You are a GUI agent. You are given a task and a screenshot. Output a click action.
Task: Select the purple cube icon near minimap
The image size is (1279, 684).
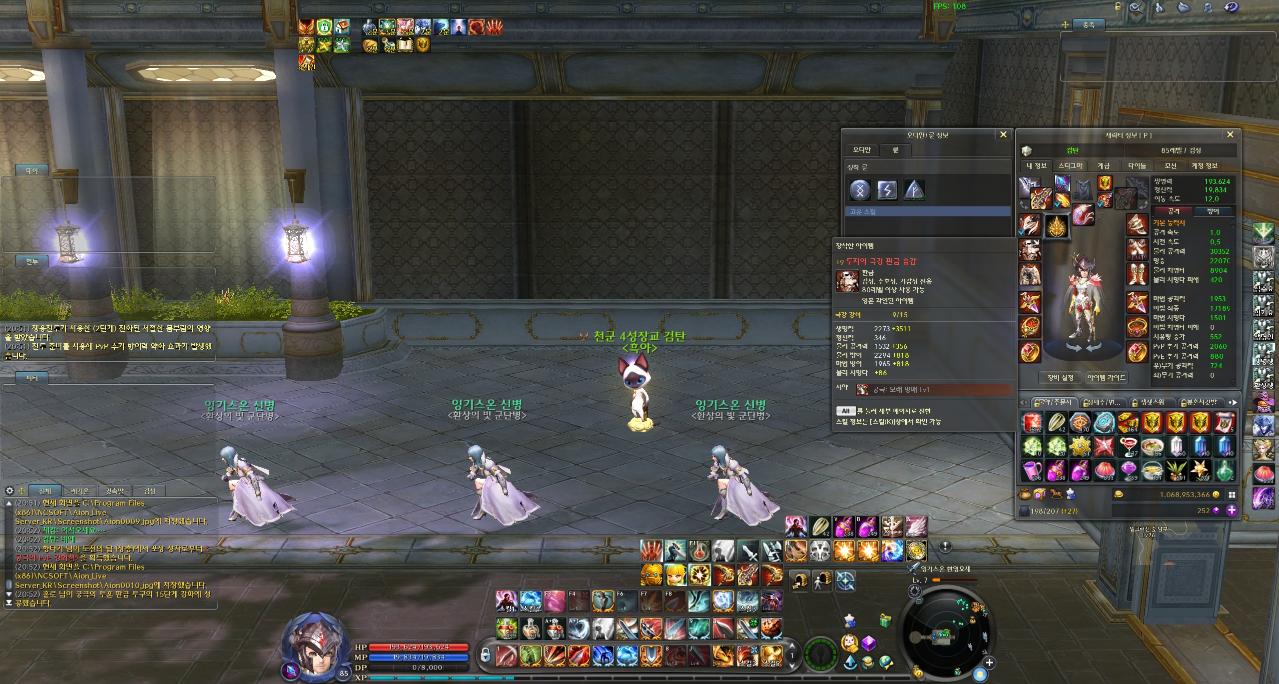tap(869, 643)
